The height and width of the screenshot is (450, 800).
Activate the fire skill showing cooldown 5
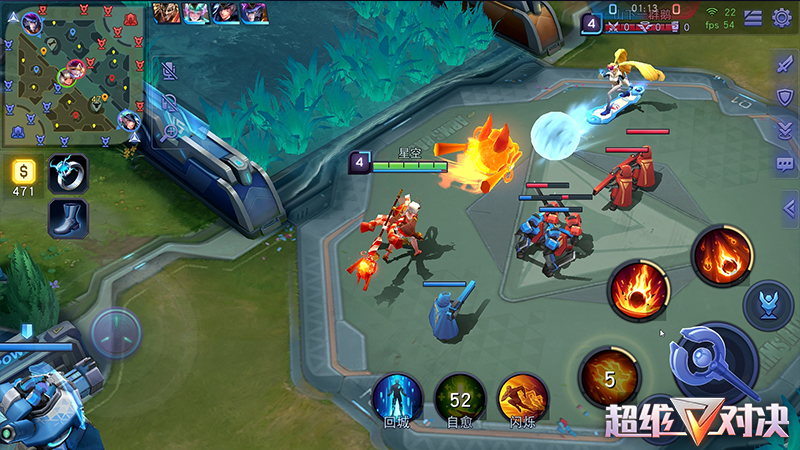pyautogui.click(x=609, y=377)
